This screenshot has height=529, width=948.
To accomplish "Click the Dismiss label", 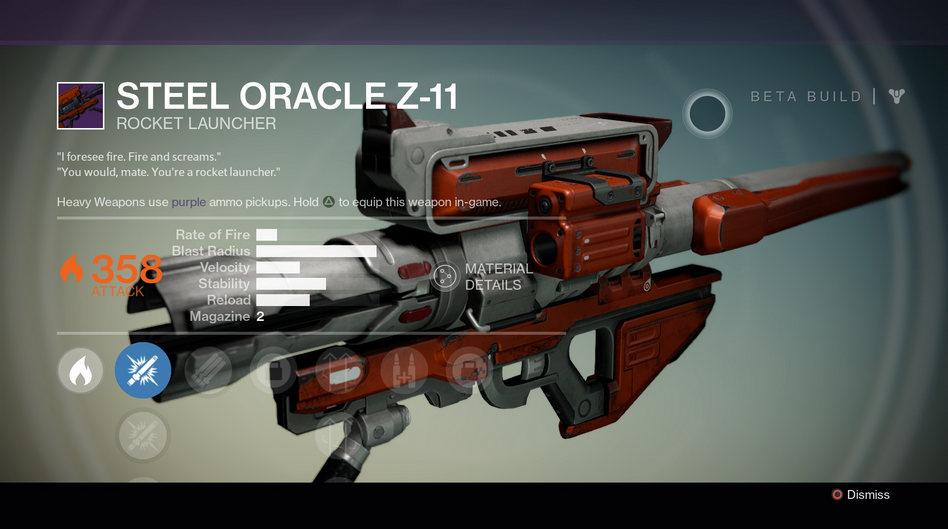I will 867,495.
